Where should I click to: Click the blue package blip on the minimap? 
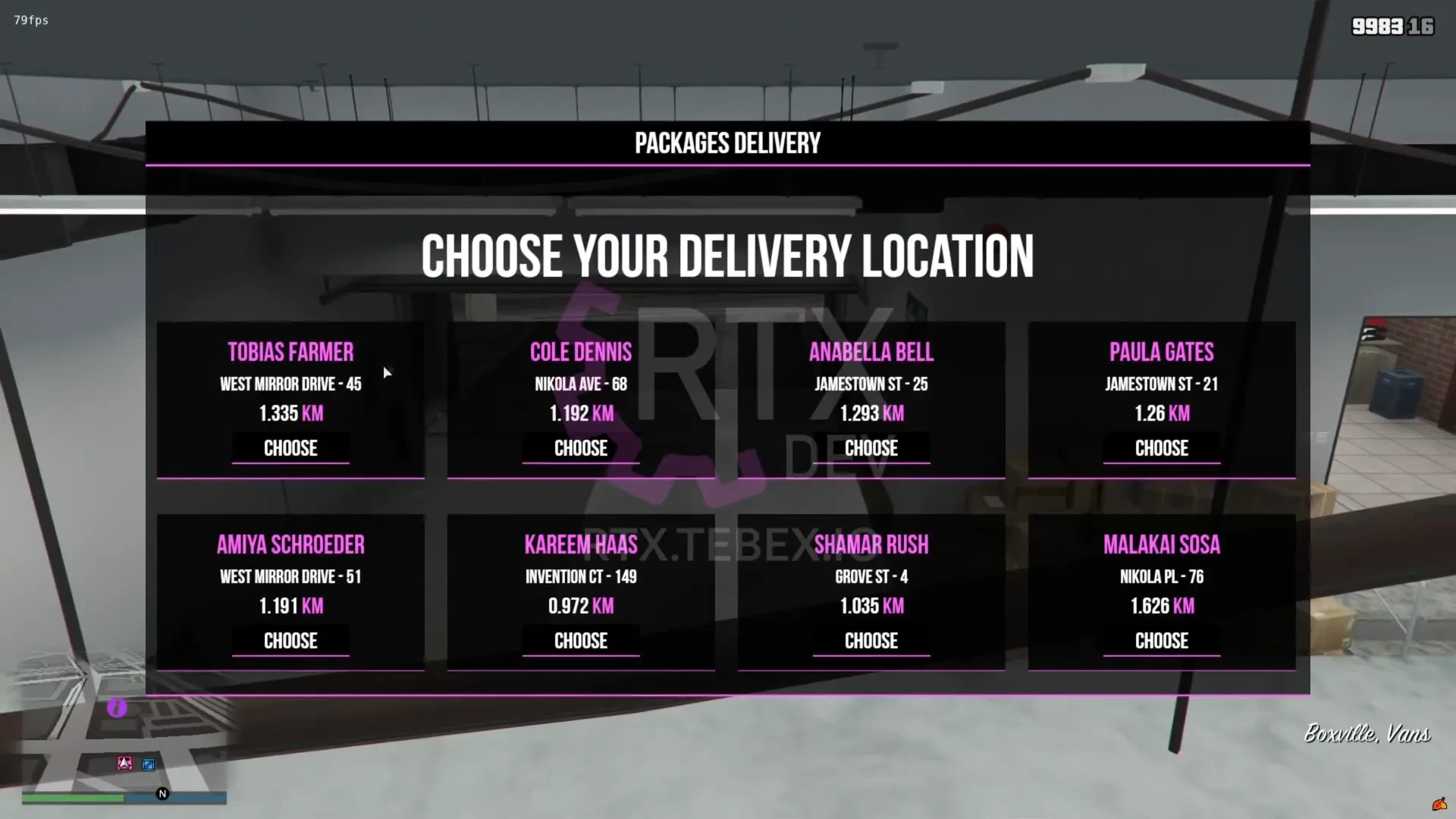[x=147, y=764]
